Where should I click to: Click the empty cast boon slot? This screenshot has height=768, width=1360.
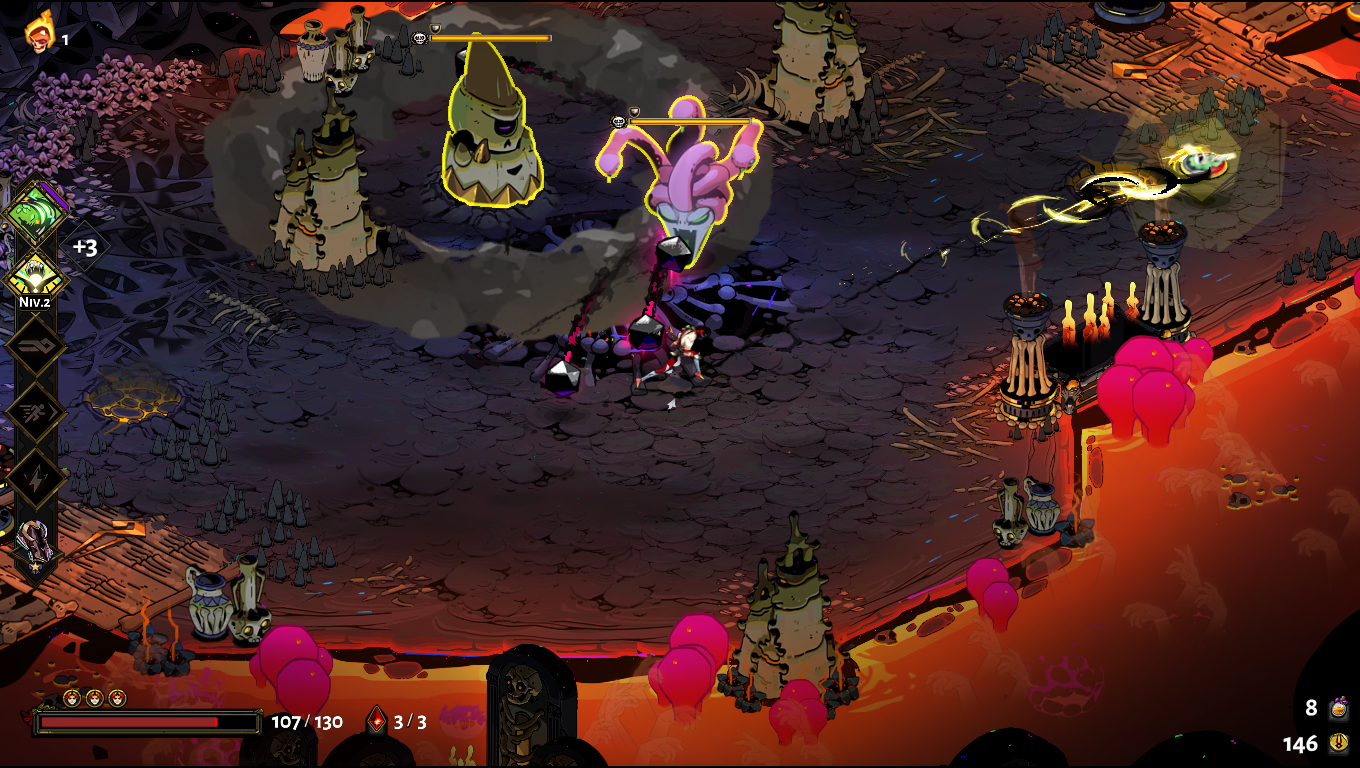34,345
